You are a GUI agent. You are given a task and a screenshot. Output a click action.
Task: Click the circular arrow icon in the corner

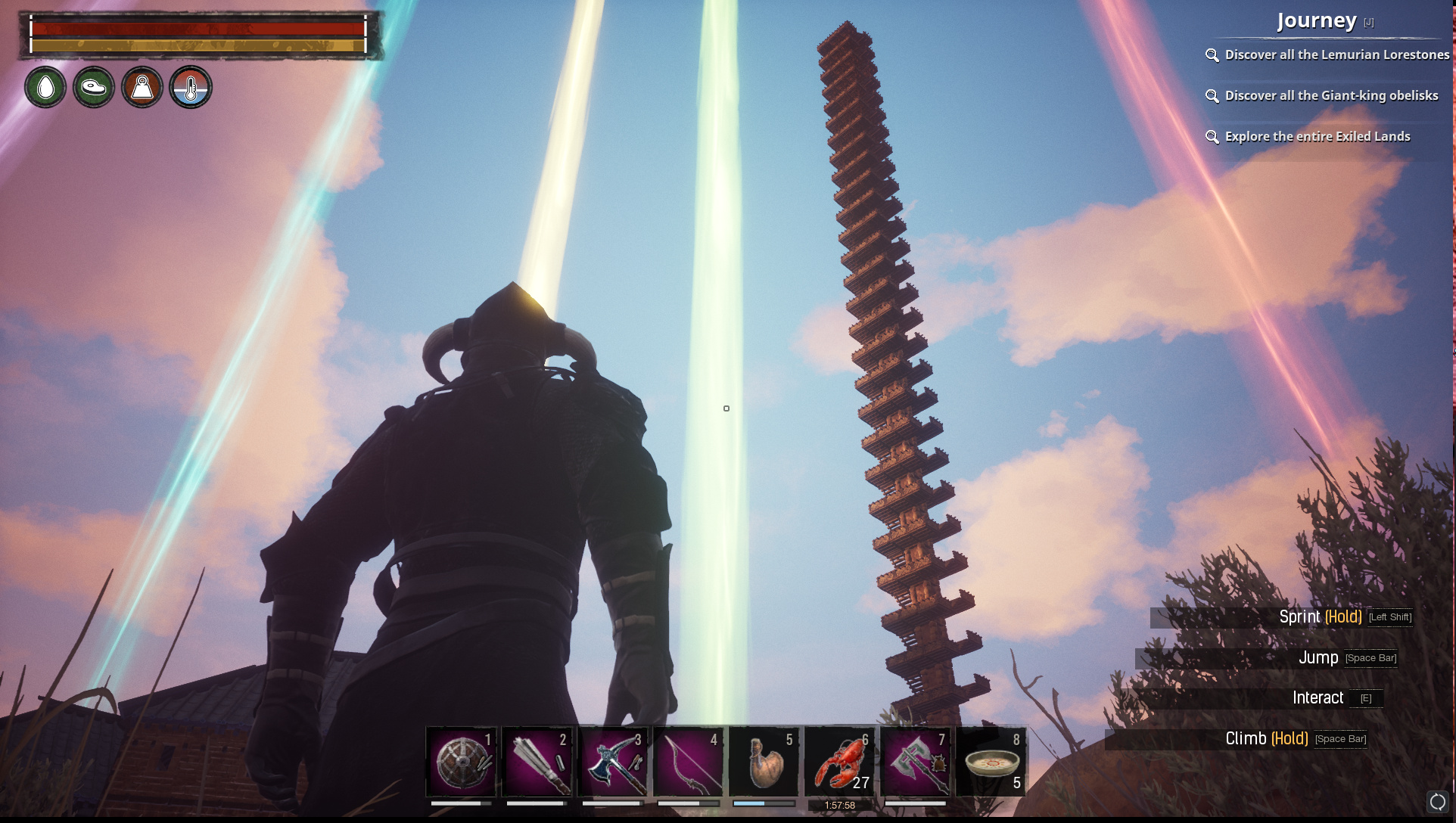point(1437,802)
